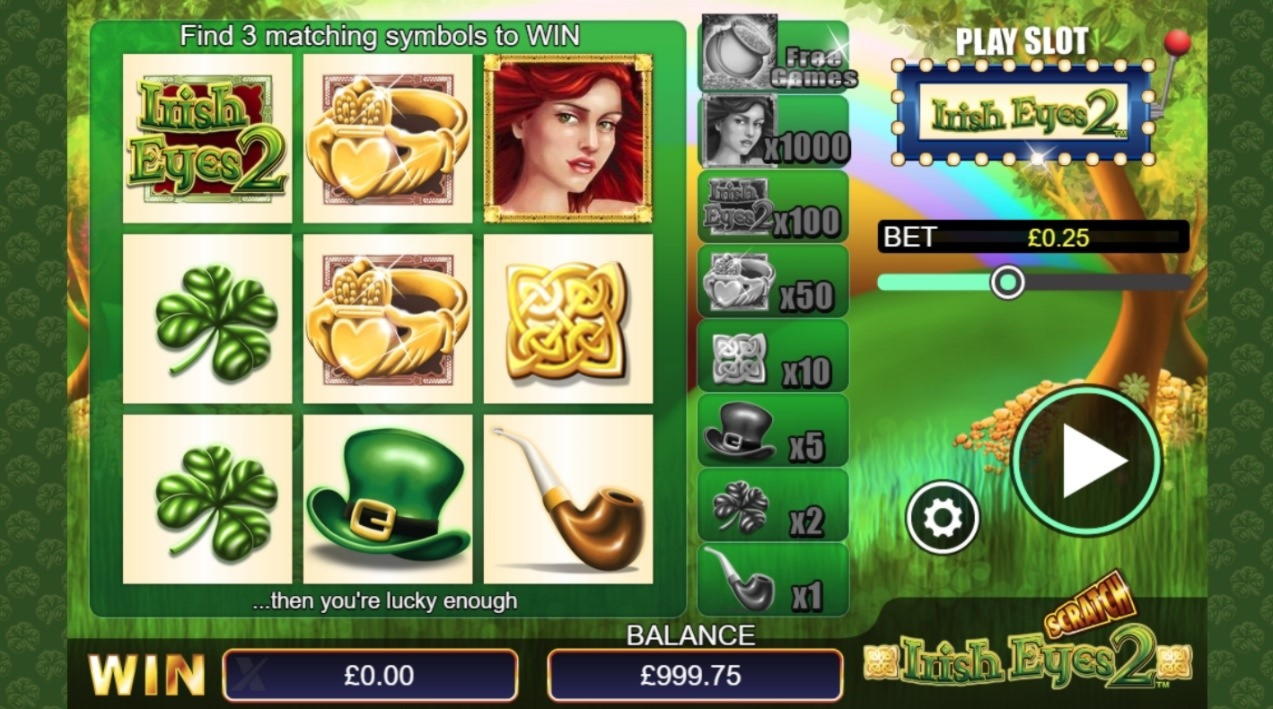This screenshot has height=709, width=1273.
Task: Switch to the Irish Eyes 2 slot game
Action: click(x=1023, y=114)
